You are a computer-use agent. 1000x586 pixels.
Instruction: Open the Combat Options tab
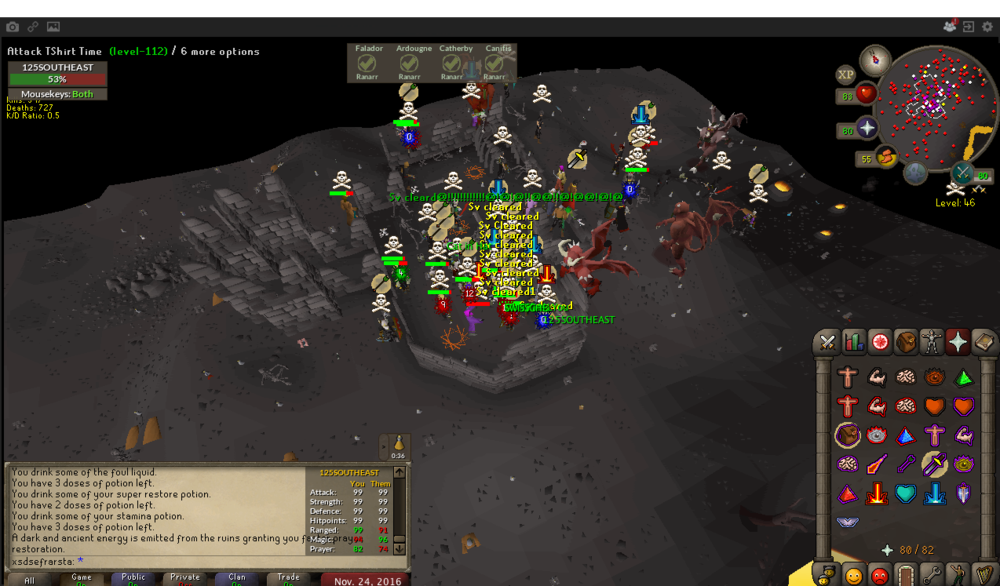[x=828, y=342]
